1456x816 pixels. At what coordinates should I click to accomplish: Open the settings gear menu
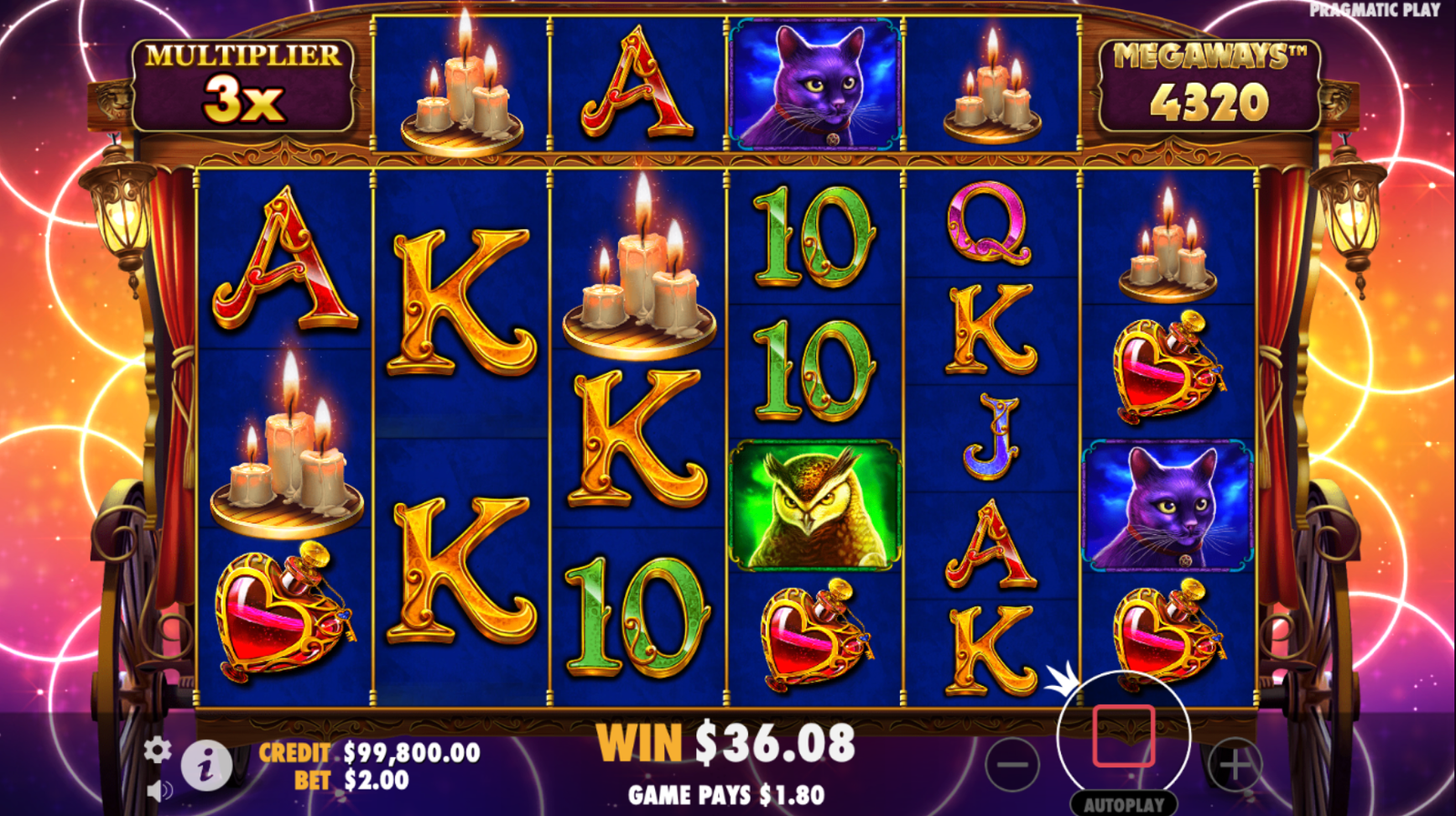click(157, 750)
